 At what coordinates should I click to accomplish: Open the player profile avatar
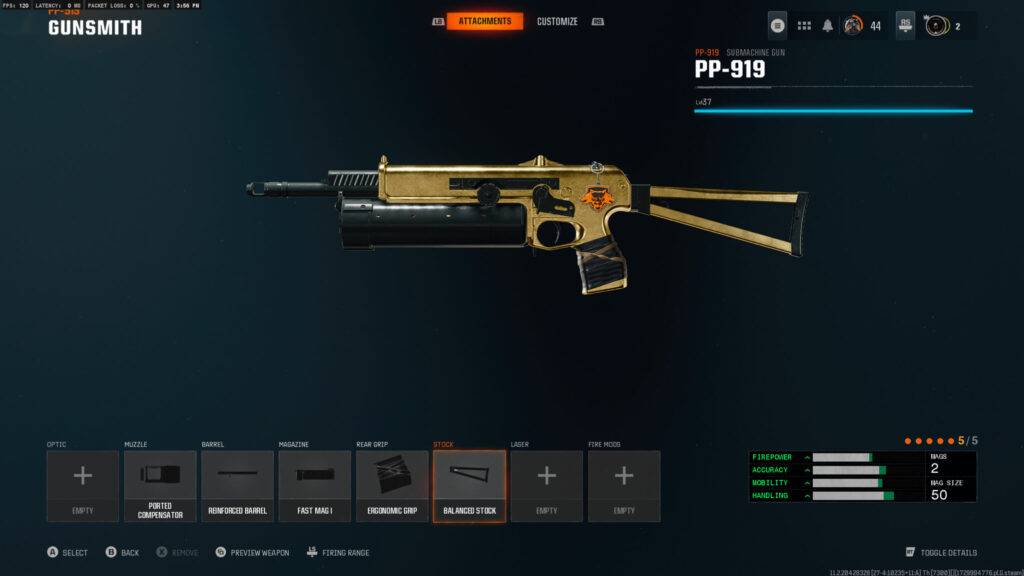click(853, 26)
